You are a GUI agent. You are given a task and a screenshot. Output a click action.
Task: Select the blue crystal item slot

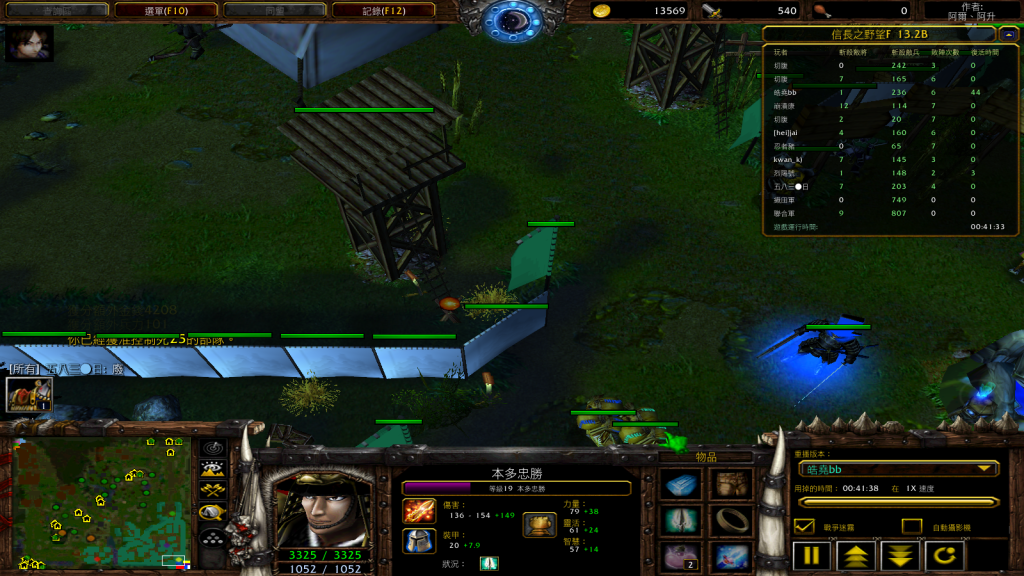tap(682, 486)
